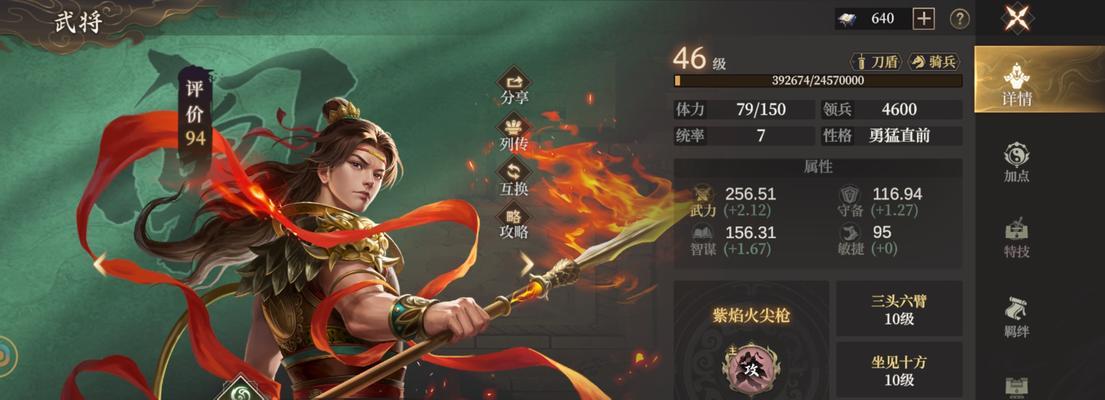The image size is (1105, 400).
Task: Share this general via 分享
Action: tap(515, 86)
